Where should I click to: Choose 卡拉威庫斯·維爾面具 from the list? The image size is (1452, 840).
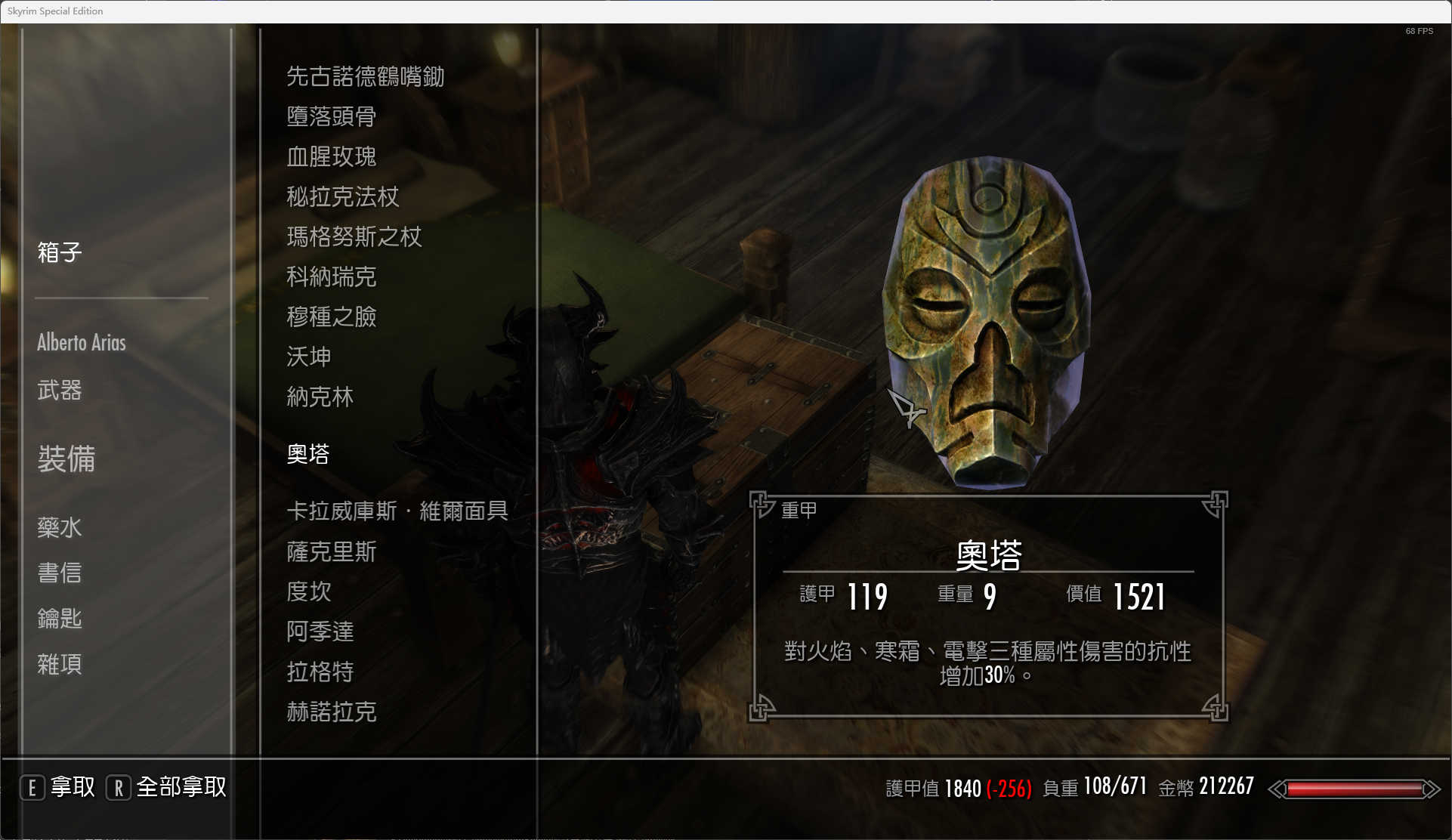tap(397, 511)
